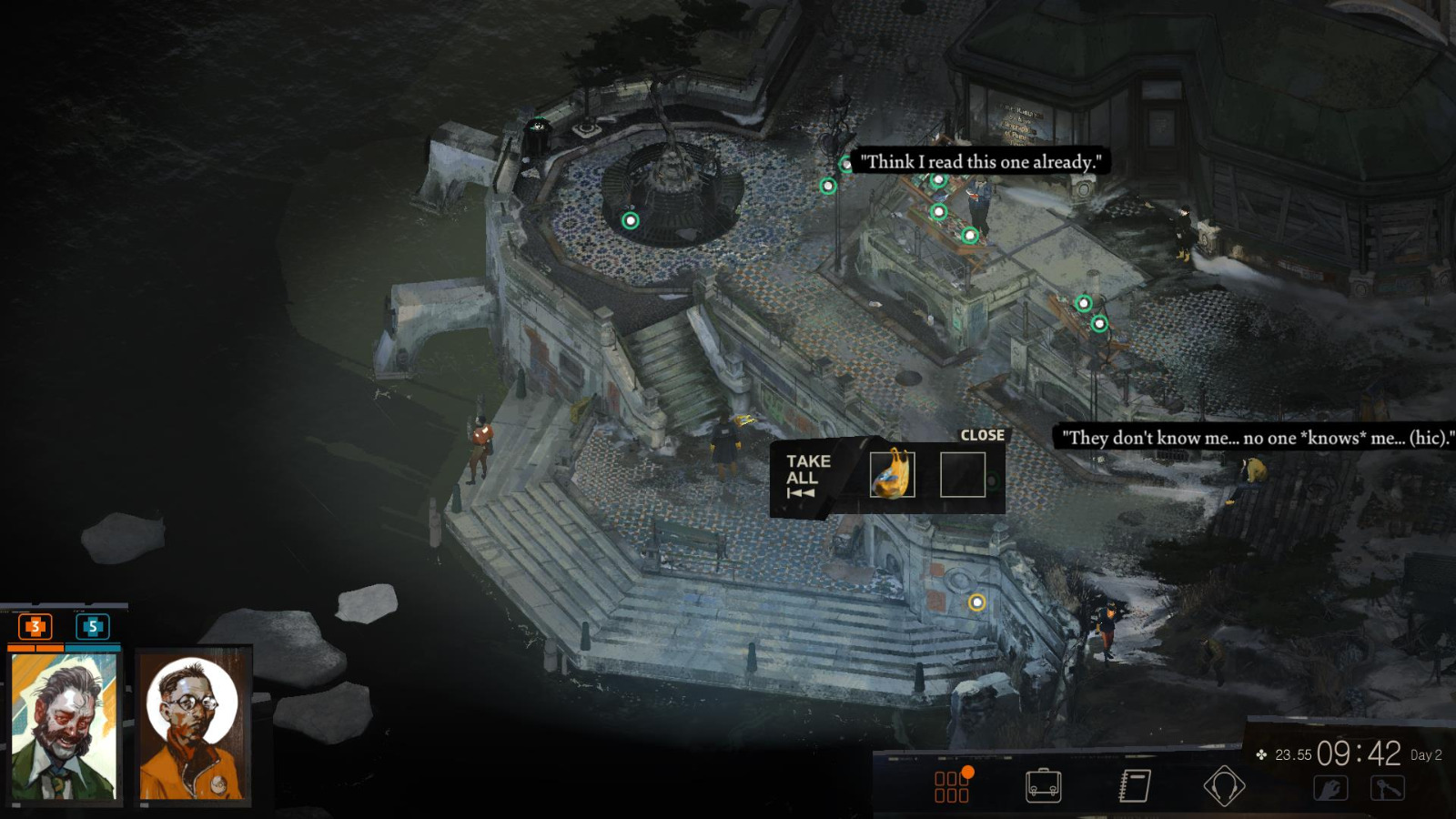Select Harry's portrait on the far left
This screenshot has height=819, width=1456.
[64, 724]
